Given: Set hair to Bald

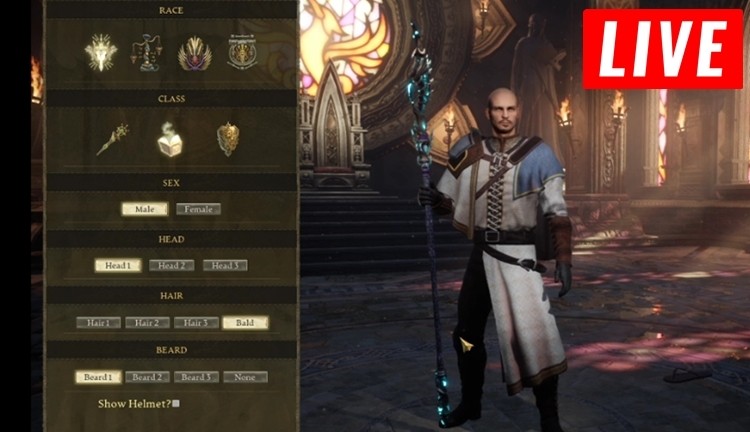Looking at the screenshot, I should click(x=245, y=322).
